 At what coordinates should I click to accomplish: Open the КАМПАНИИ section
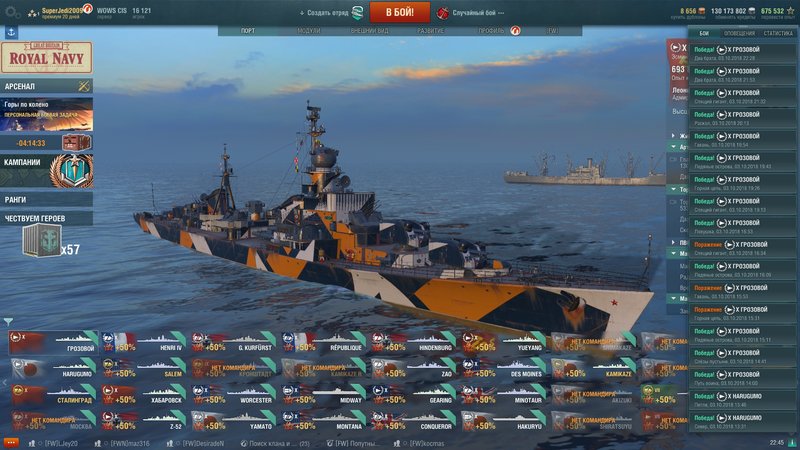point(46,162)
